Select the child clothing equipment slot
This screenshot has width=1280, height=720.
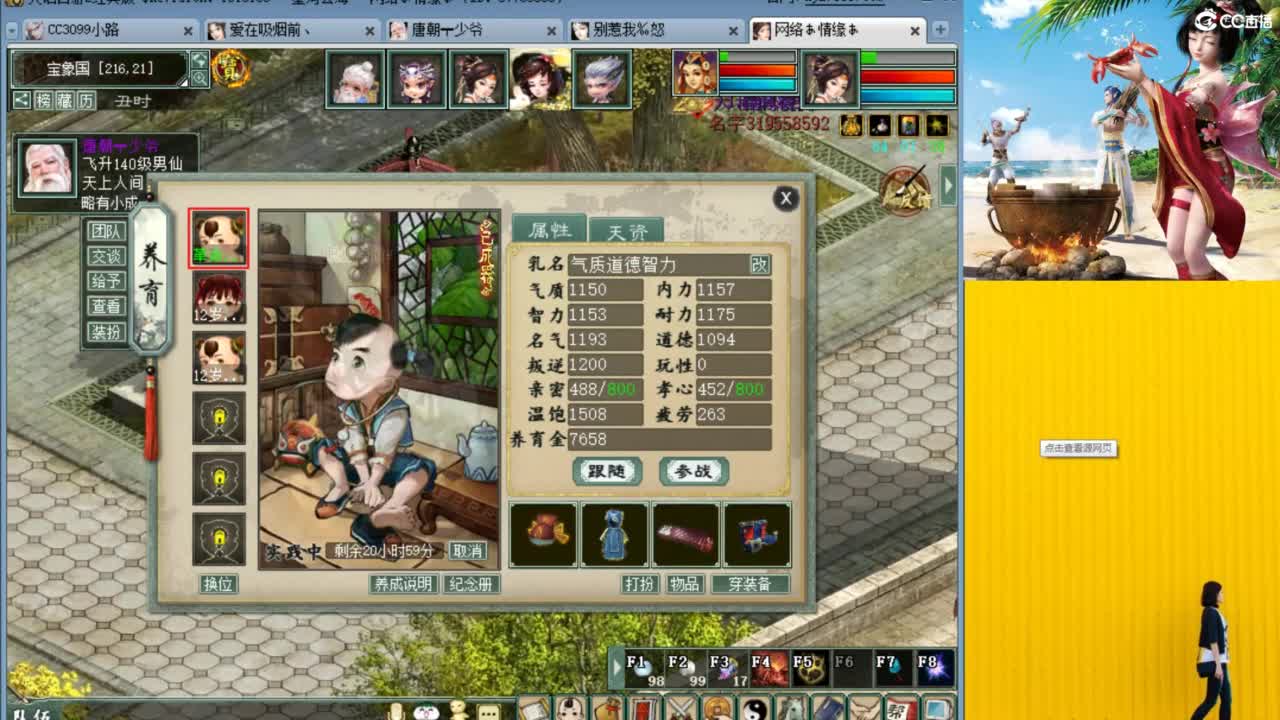(614, 535)
